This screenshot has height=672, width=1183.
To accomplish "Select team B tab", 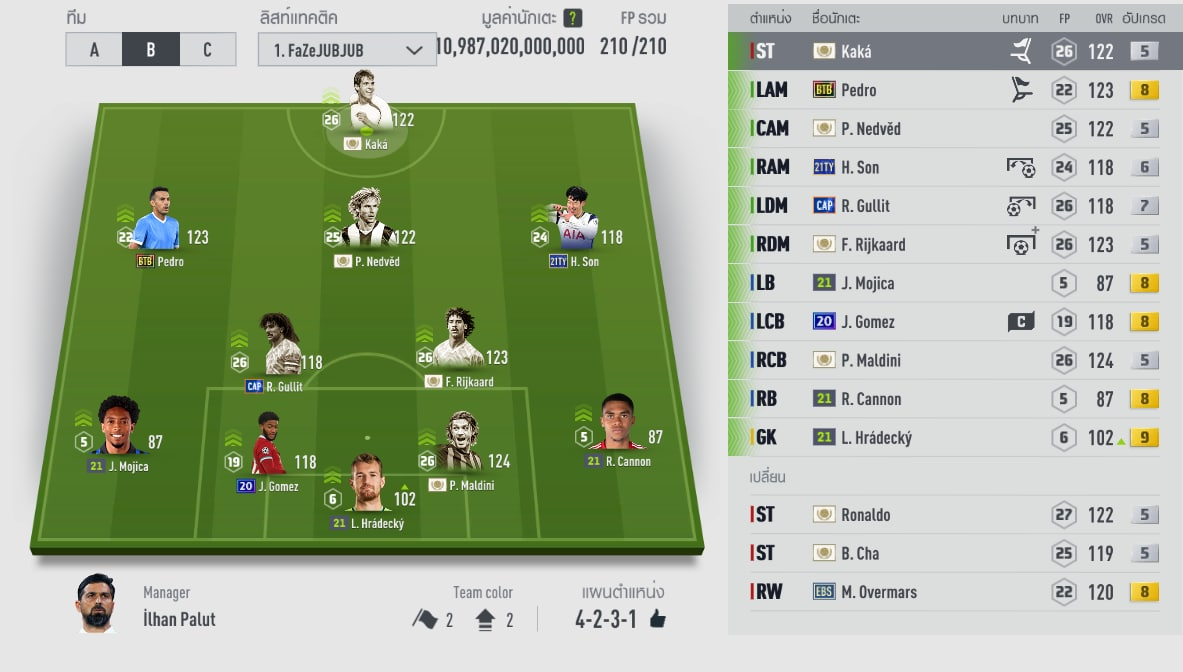I will [x=151, y=49].
